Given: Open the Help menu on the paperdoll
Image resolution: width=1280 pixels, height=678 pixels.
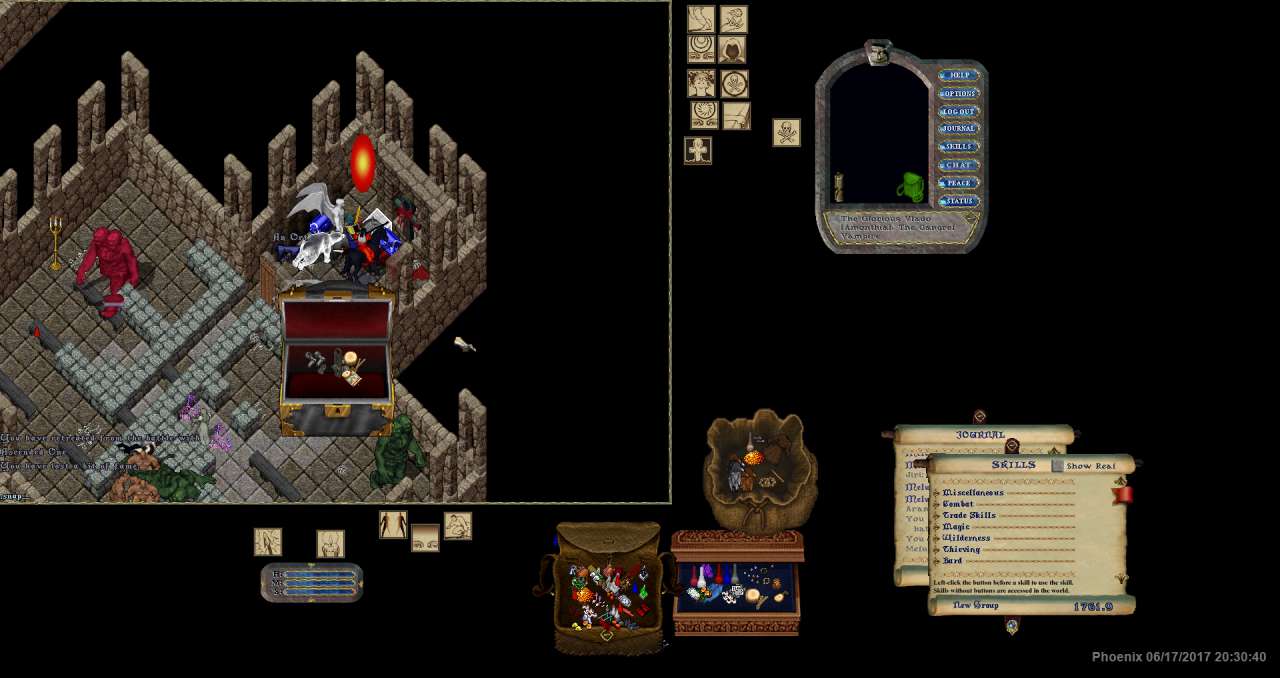Looking at the screenshot, I should (x=958, y=75).
